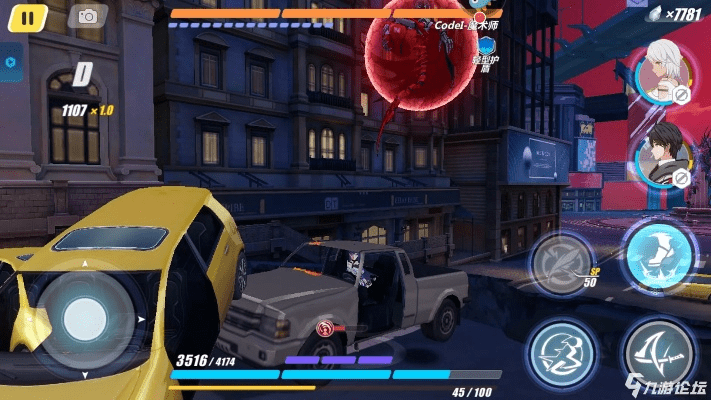Hit the basic attack sword button
711x400 pixels.
pos(658,353)
